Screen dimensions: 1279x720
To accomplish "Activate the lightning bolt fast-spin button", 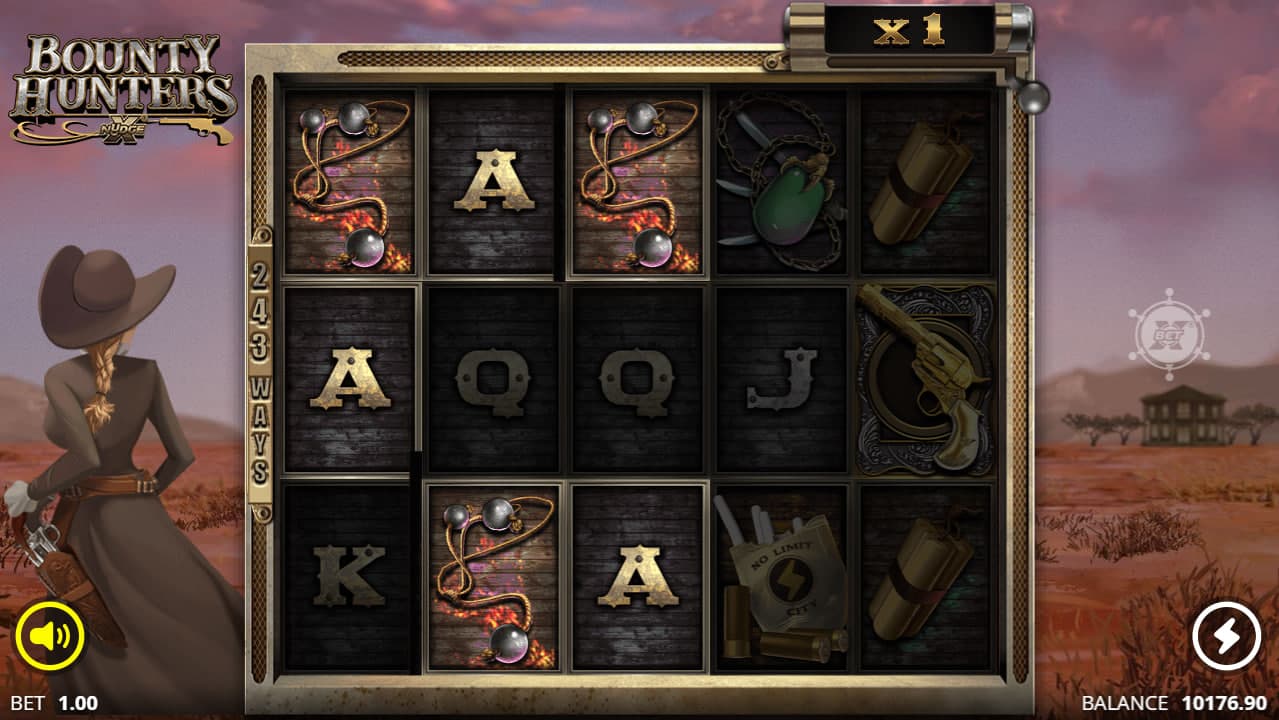I will point(1227,636).
